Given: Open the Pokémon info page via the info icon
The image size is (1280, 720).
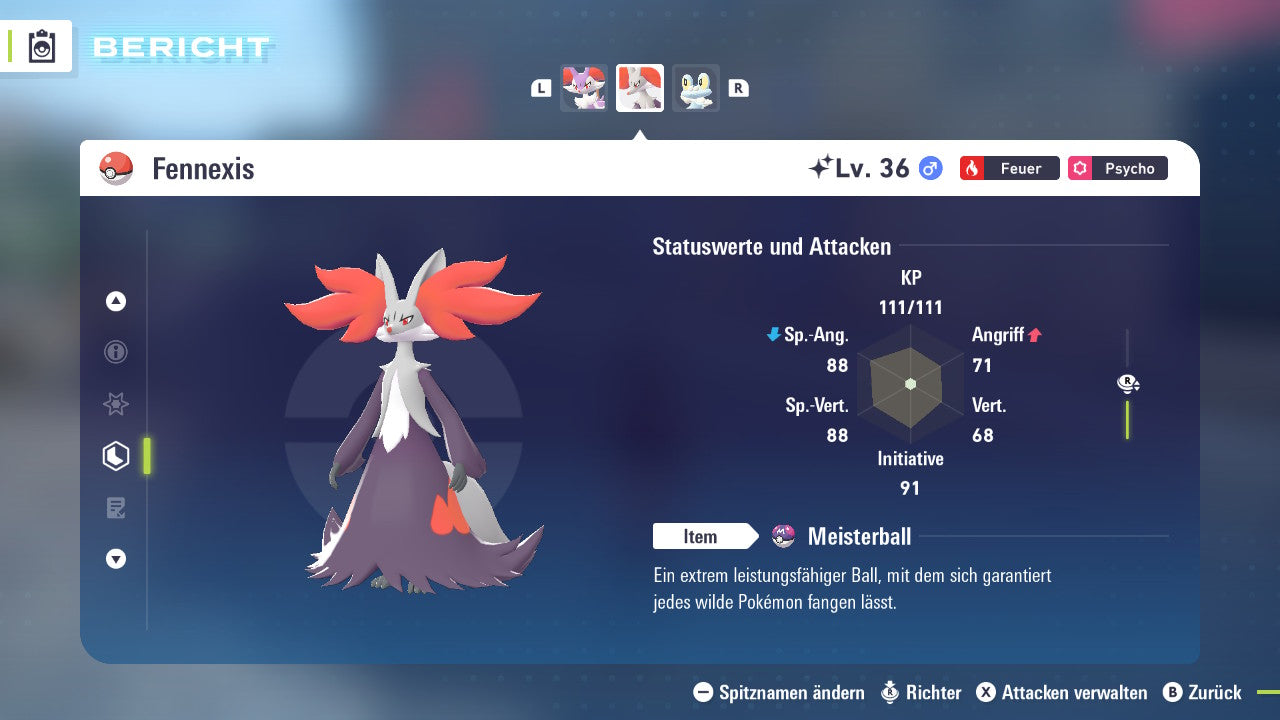Looking at the screenshot, I should (x=115, y=352).
